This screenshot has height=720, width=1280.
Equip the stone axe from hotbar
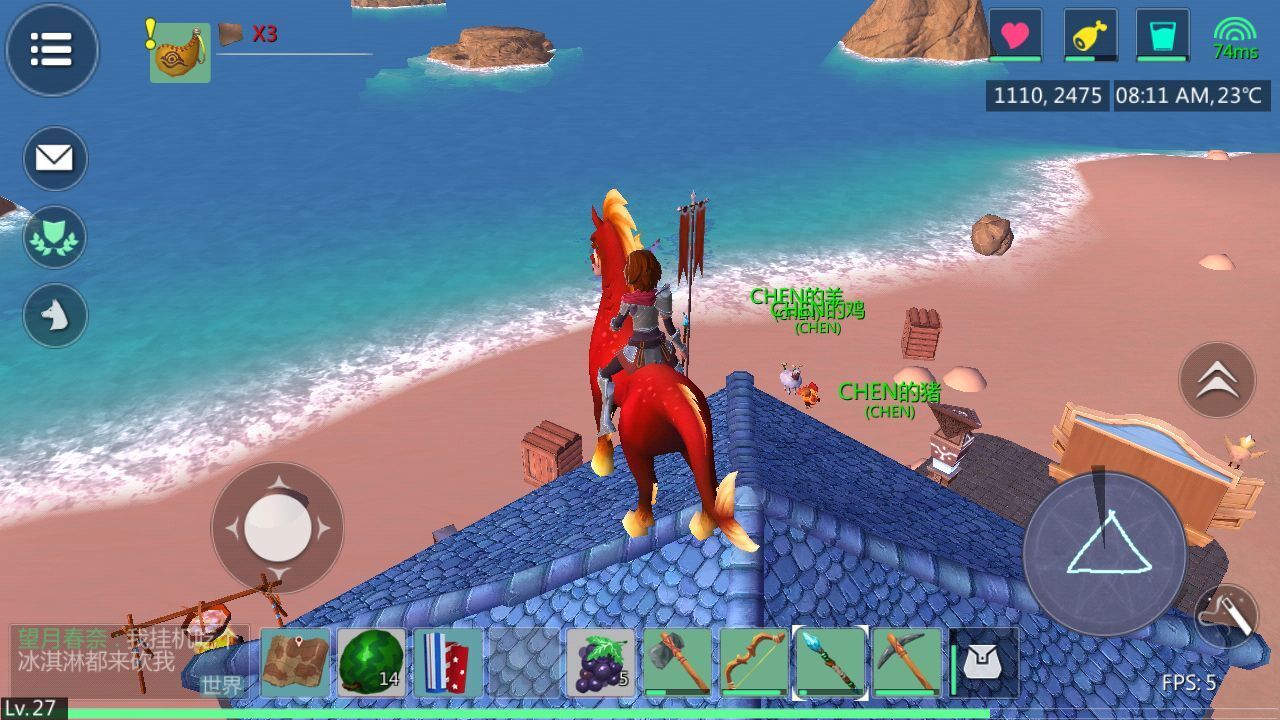point(678,662)
